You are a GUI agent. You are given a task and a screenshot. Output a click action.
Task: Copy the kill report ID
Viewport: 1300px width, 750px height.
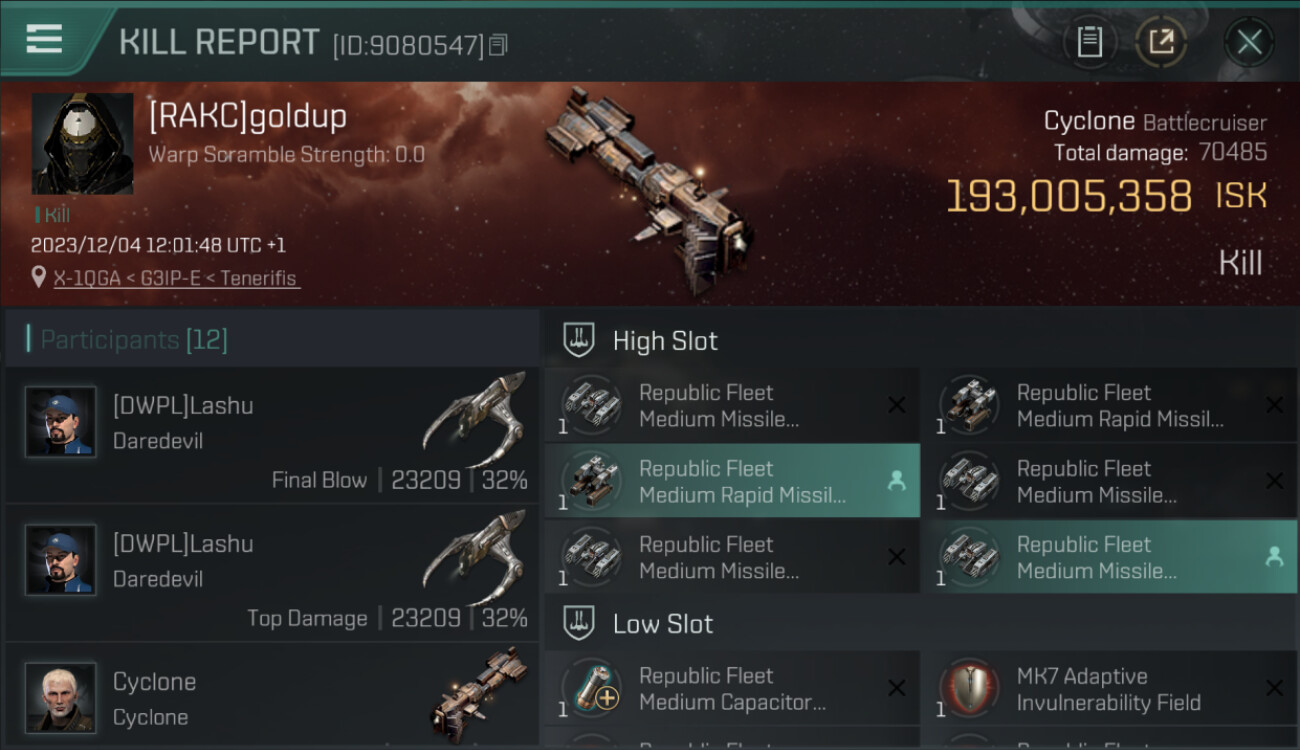tap(498, 44)
